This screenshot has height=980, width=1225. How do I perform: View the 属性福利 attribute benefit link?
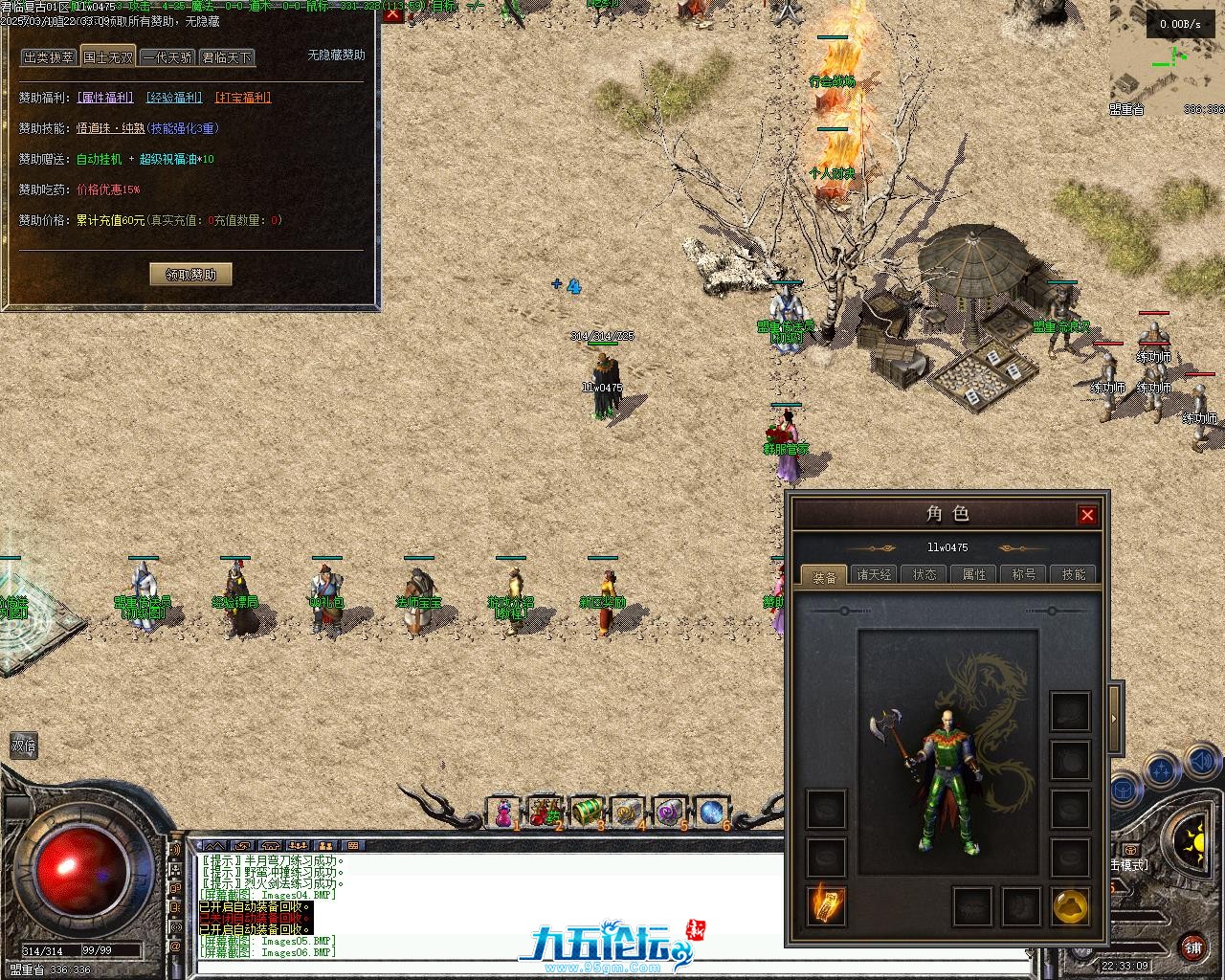tap(105, 98)
